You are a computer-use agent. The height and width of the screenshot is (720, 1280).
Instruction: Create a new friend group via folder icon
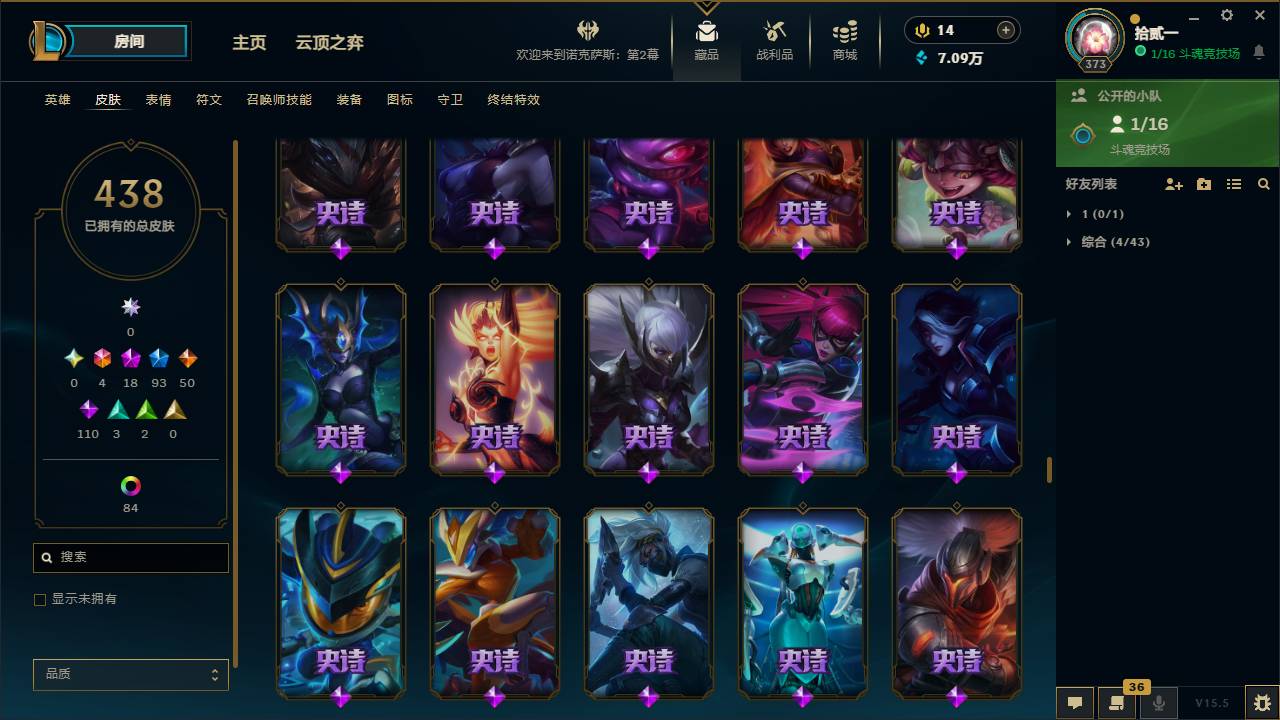point(1203,184)
